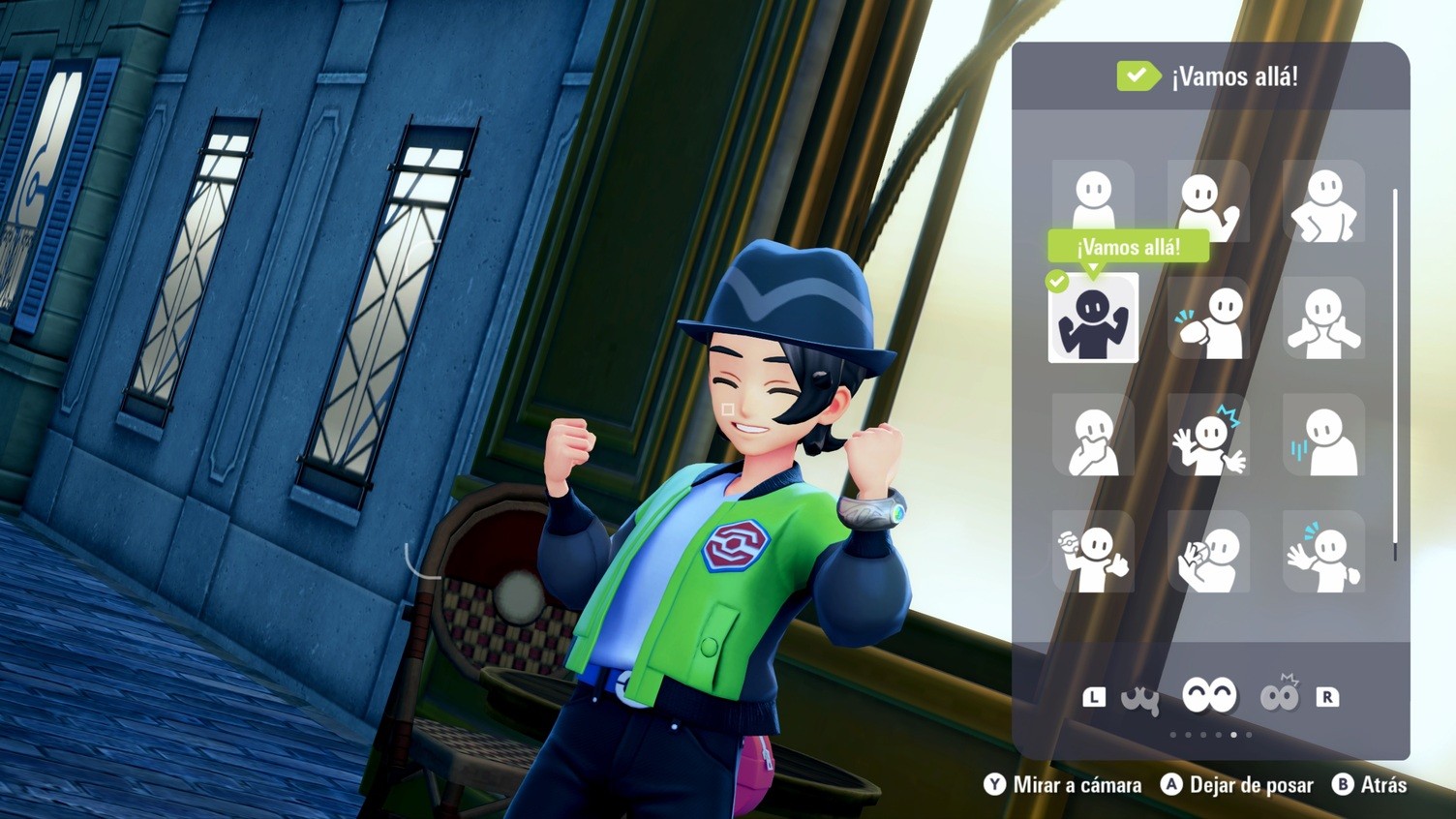Viewport: 1456px width, 819px height.
Task: Choose the surprised hands-out pose
Action: (x=1208, y=435)
